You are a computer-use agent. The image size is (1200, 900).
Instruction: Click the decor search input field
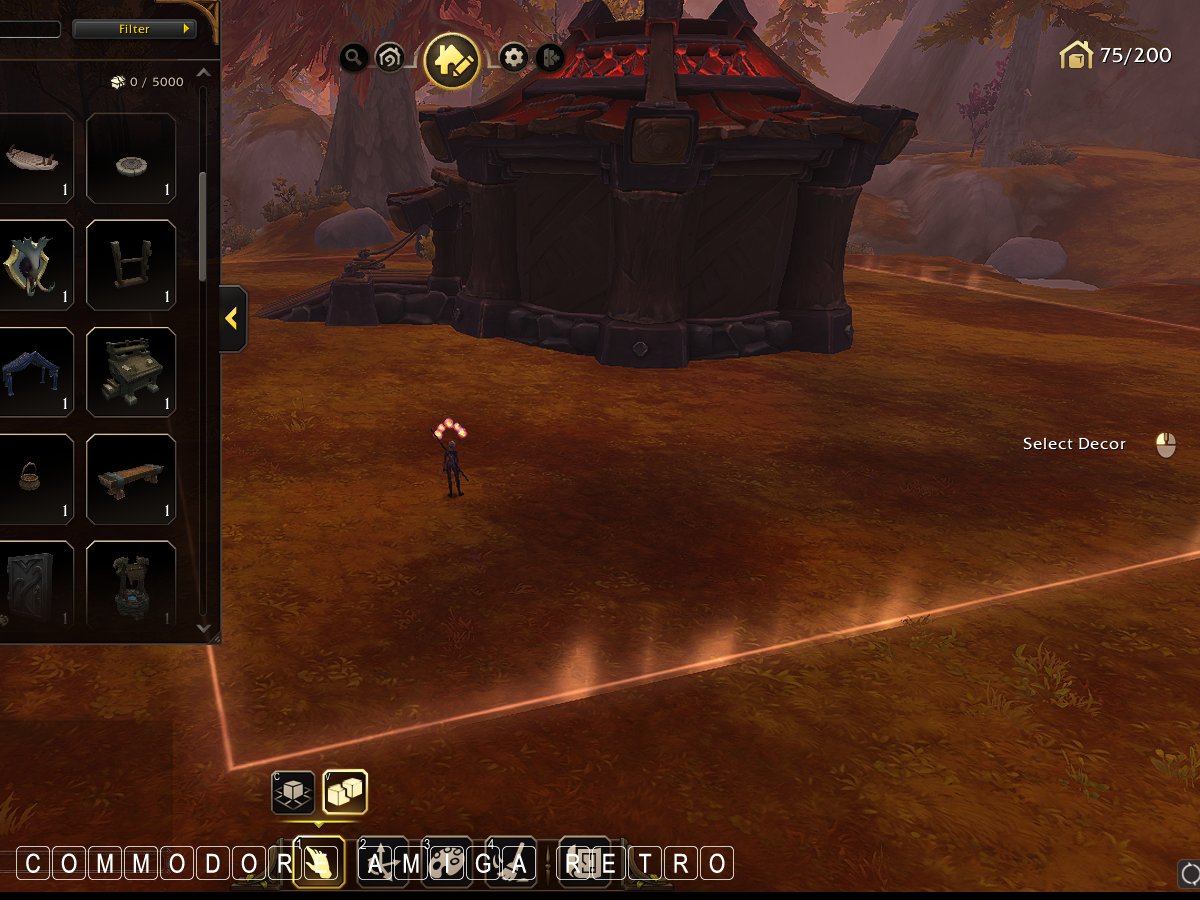(30, 29)
